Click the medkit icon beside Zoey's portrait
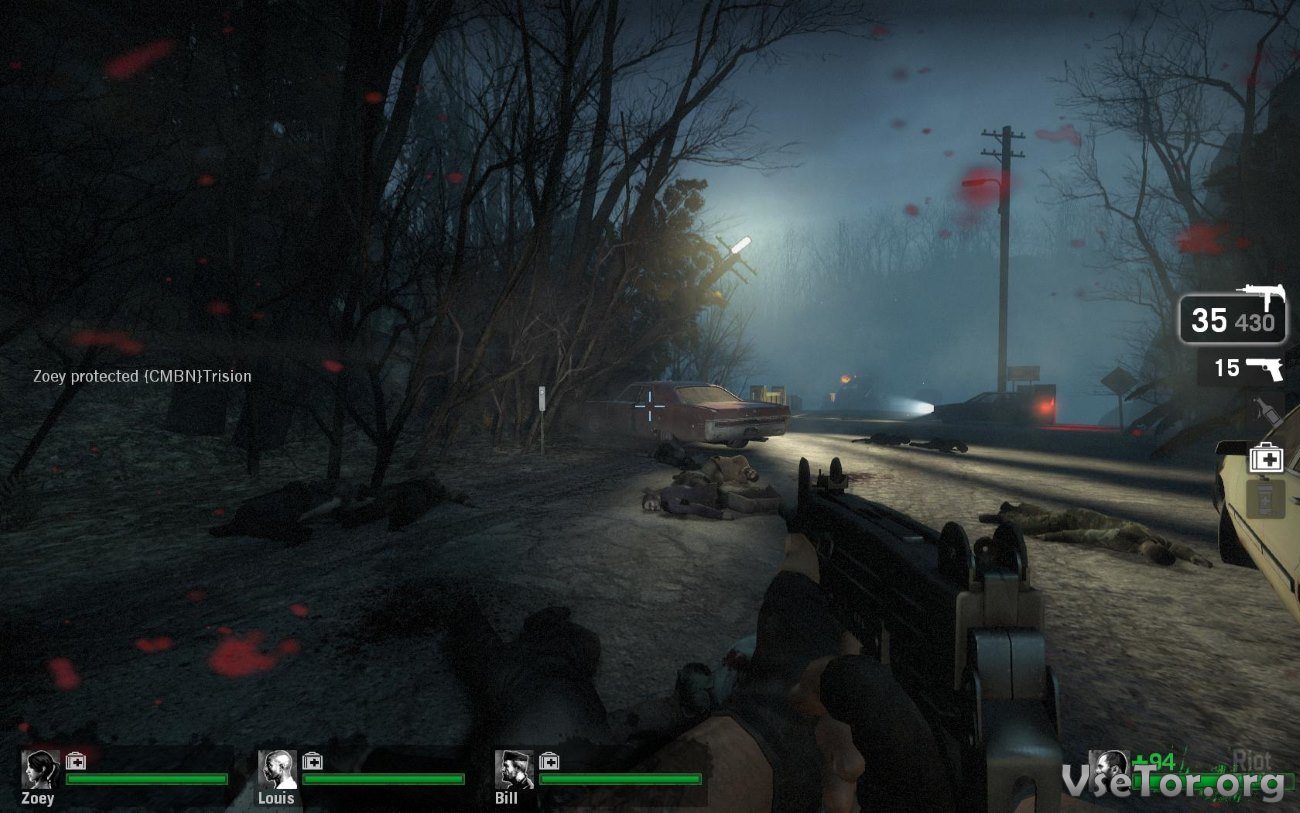 (x=76, y=762)
